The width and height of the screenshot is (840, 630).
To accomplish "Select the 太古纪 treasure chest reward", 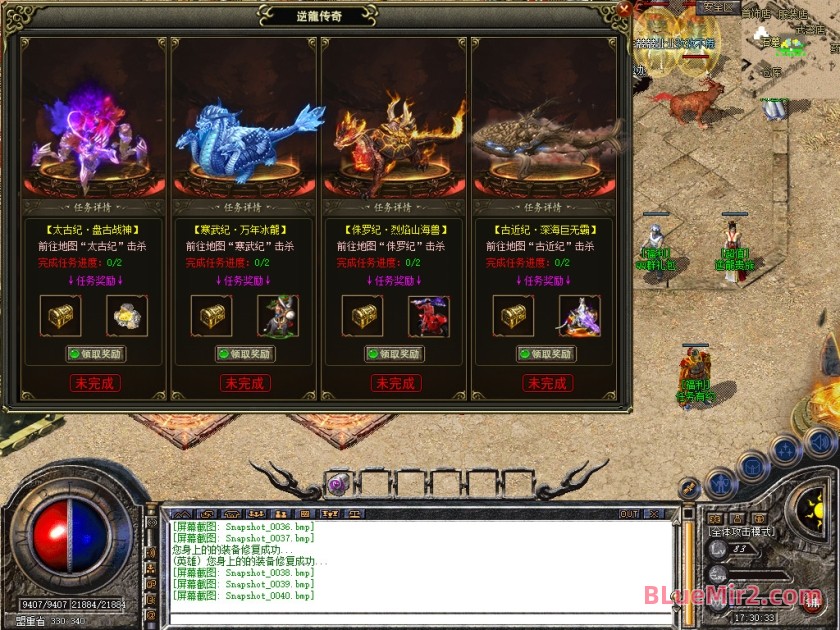I will click(x=62, y=316).
